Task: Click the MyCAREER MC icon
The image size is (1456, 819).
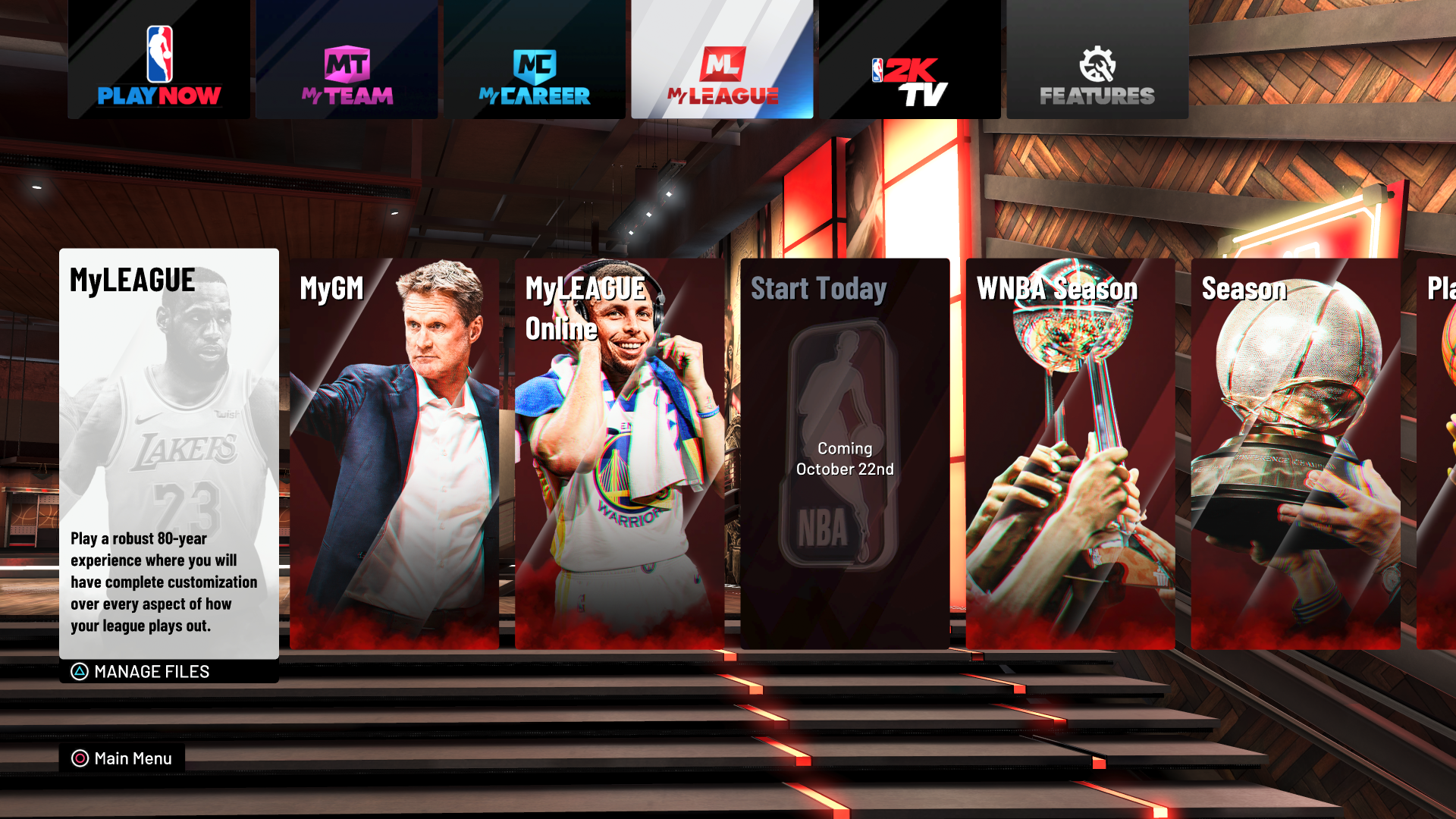Action: (535, 64)
